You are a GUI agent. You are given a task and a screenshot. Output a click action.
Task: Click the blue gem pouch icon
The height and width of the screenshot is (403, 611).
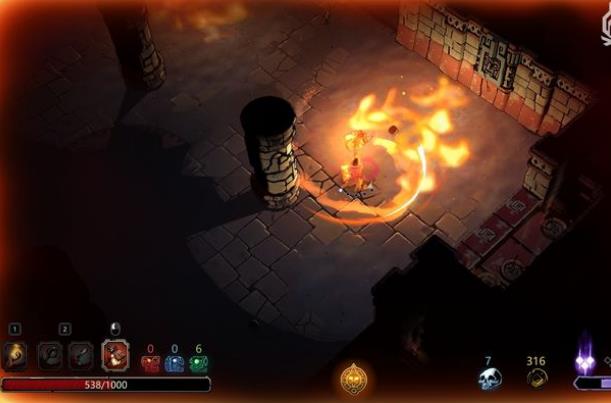[174, 364]
